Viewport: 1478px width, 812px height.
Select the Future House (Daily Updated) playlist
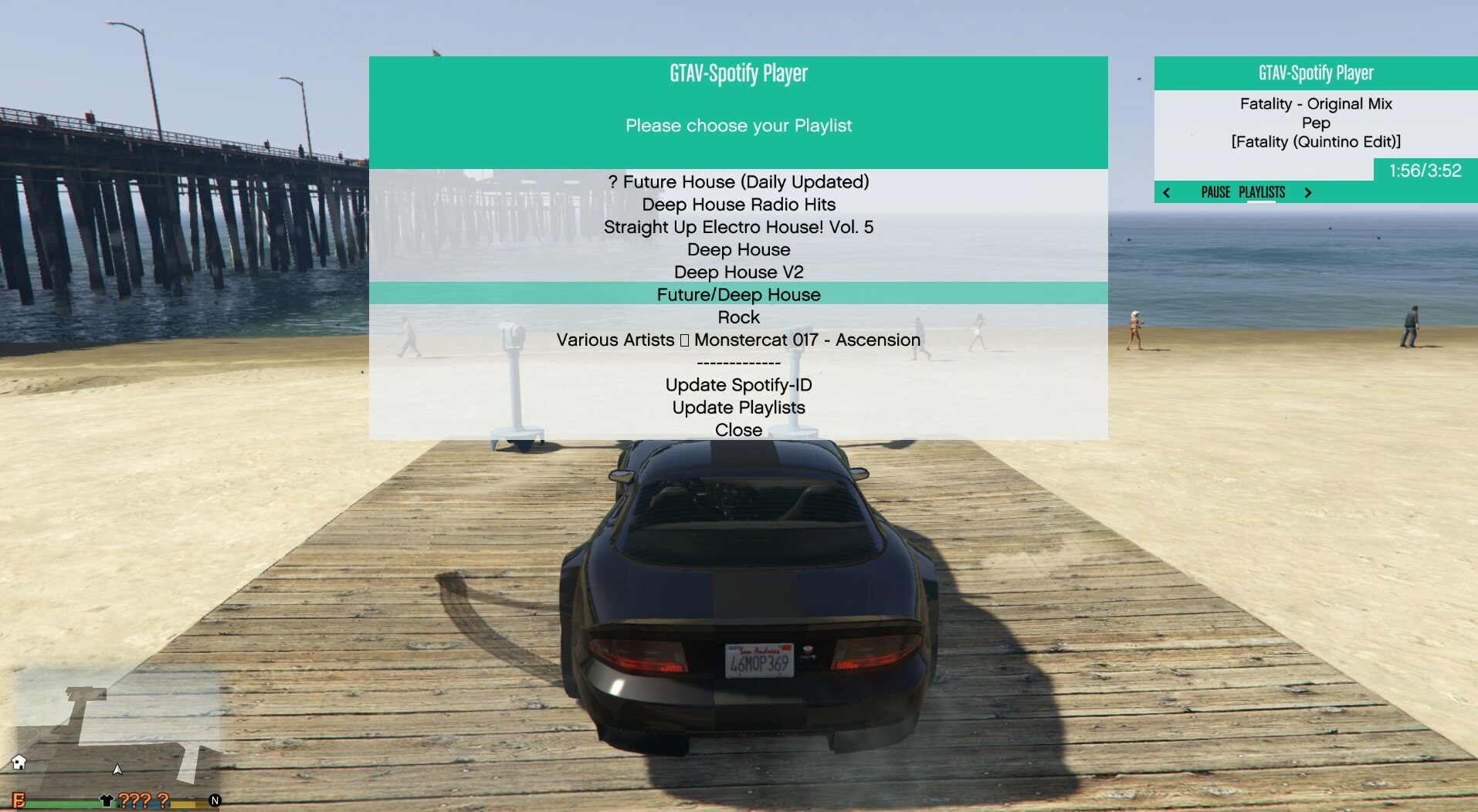coord(738,182)
